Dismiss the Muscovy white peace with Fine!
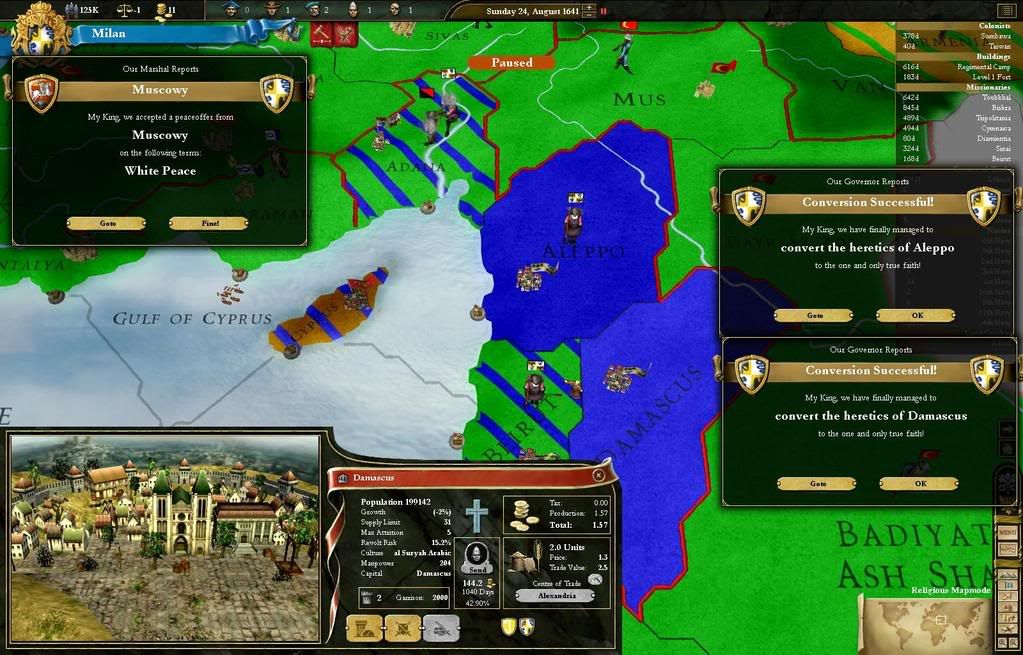Image resolution: width=1023 pixels, height=655 pixels. 209,223
